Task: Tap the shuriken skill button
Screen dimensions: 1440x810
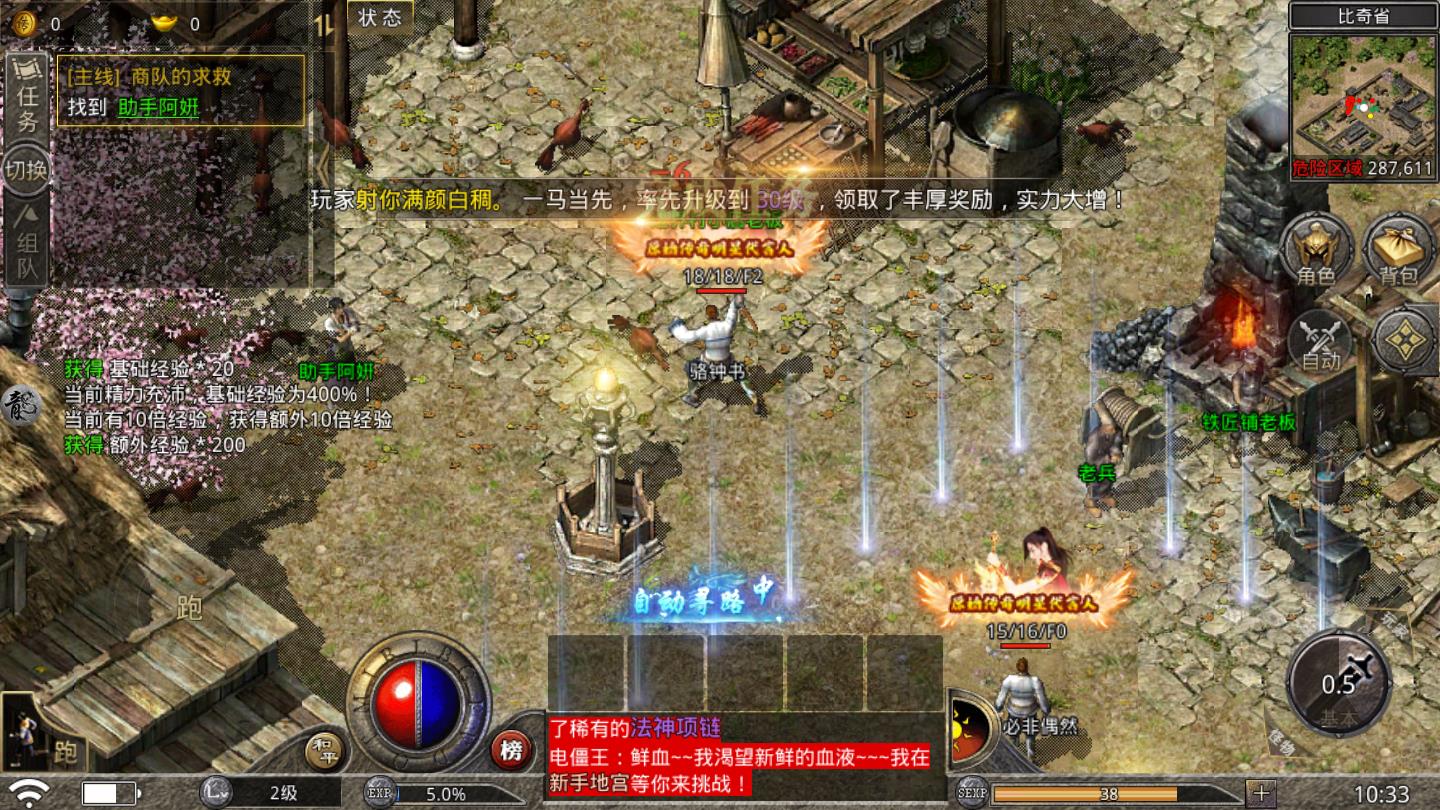Action: 1403,340
